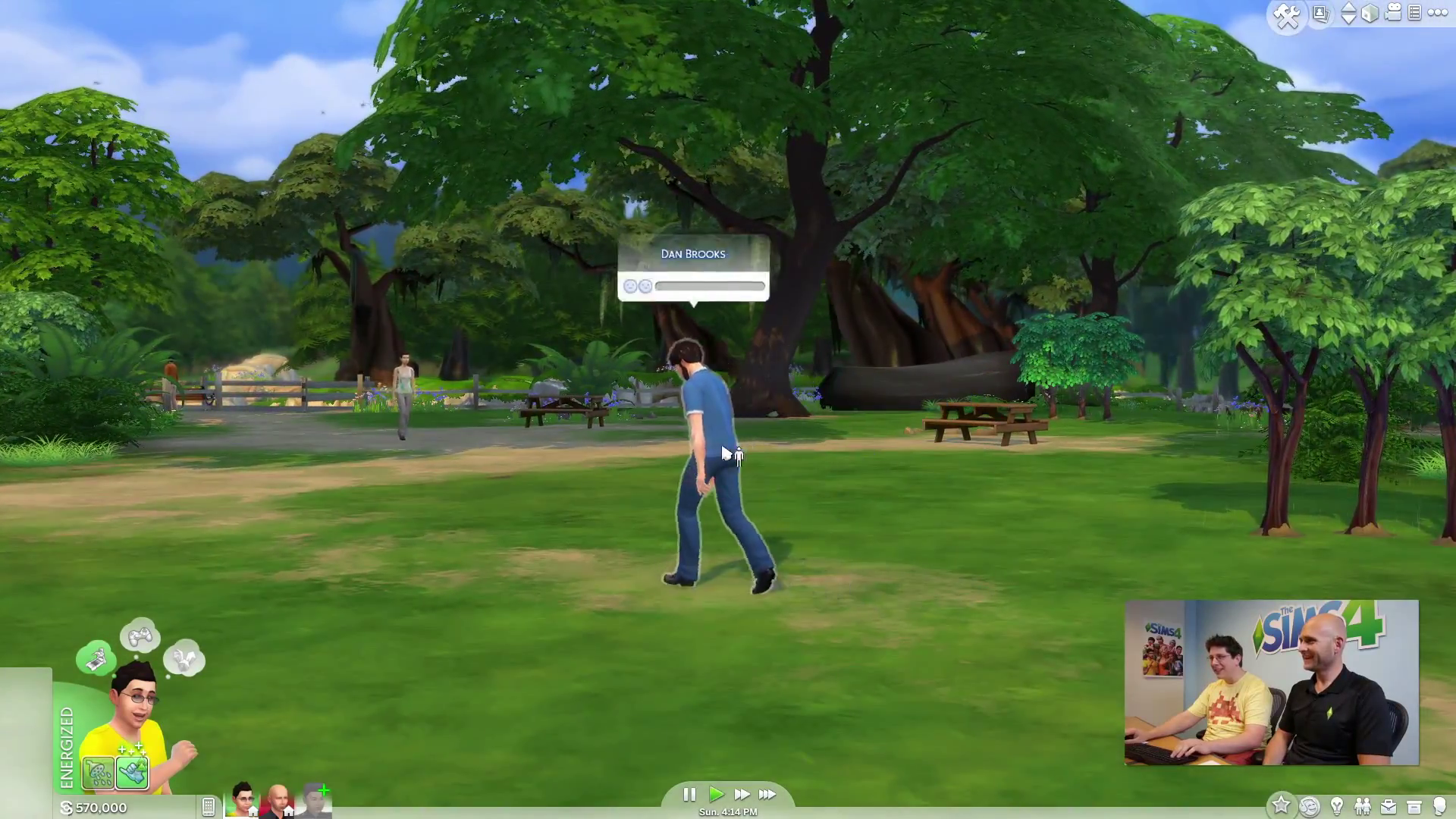This screenshot has height=819, width=1456.
Task: Open the treadmill workout whim bubble
Action: tap(96, 659)
